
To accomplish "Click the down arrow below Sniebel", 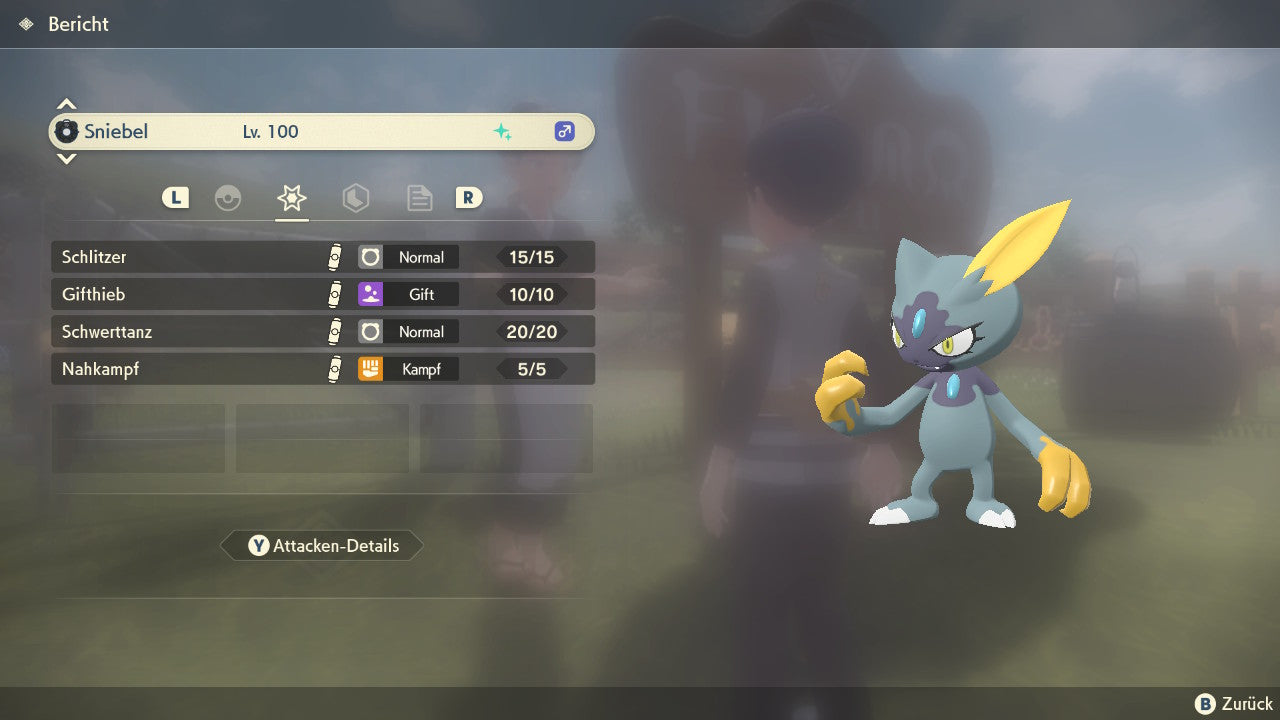I will coord(66,158).
